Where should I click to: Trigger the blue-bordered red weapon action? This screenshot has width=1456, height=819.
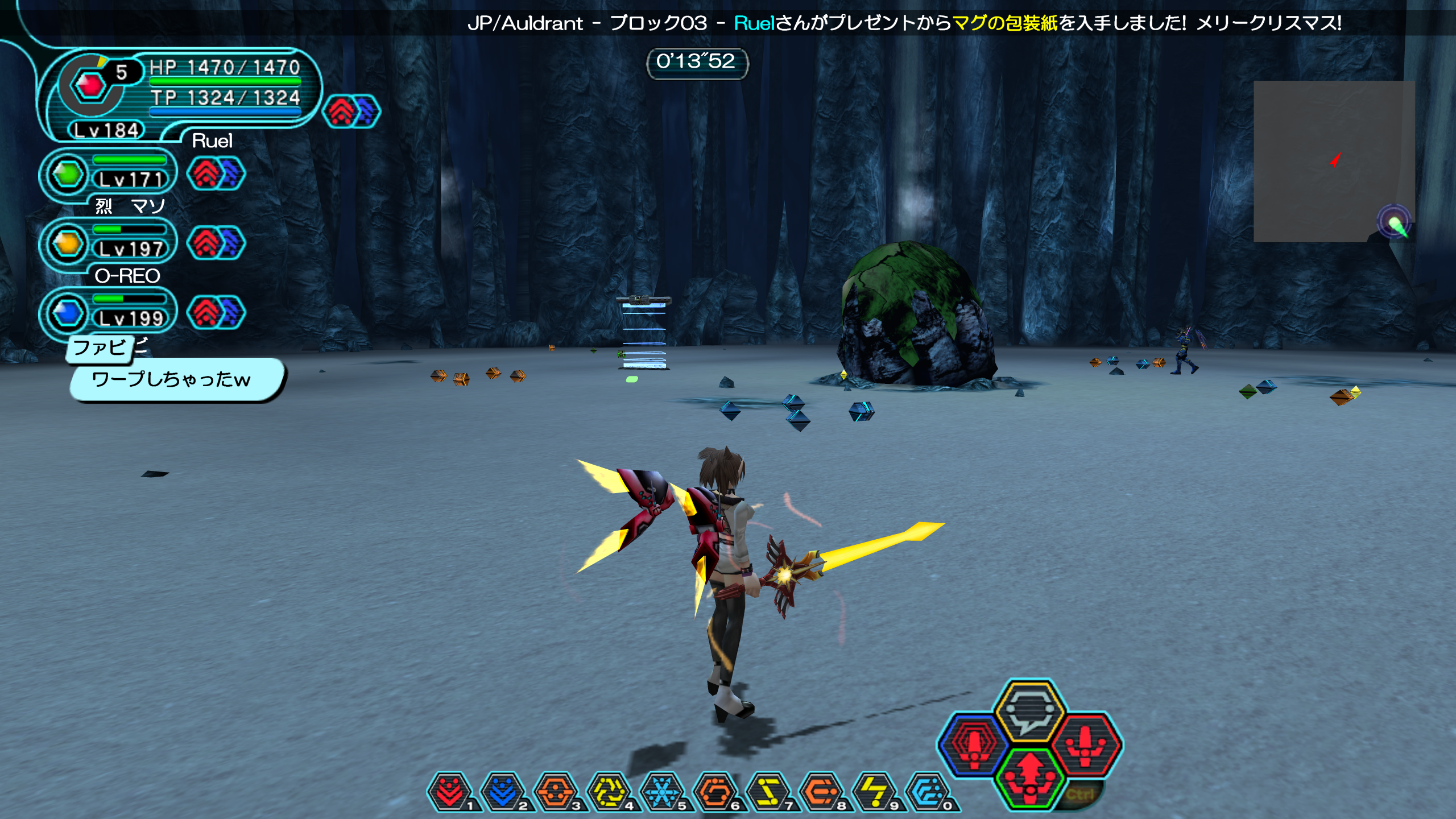tap(973, 744)
